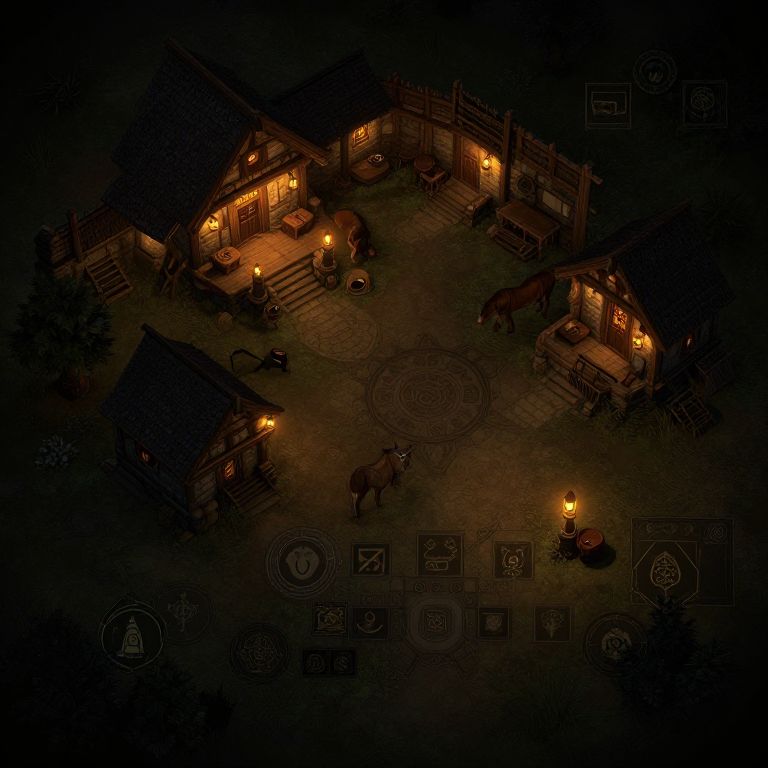
Task: Select the small circular icon above the top-right squares
Action: (654, 72)
